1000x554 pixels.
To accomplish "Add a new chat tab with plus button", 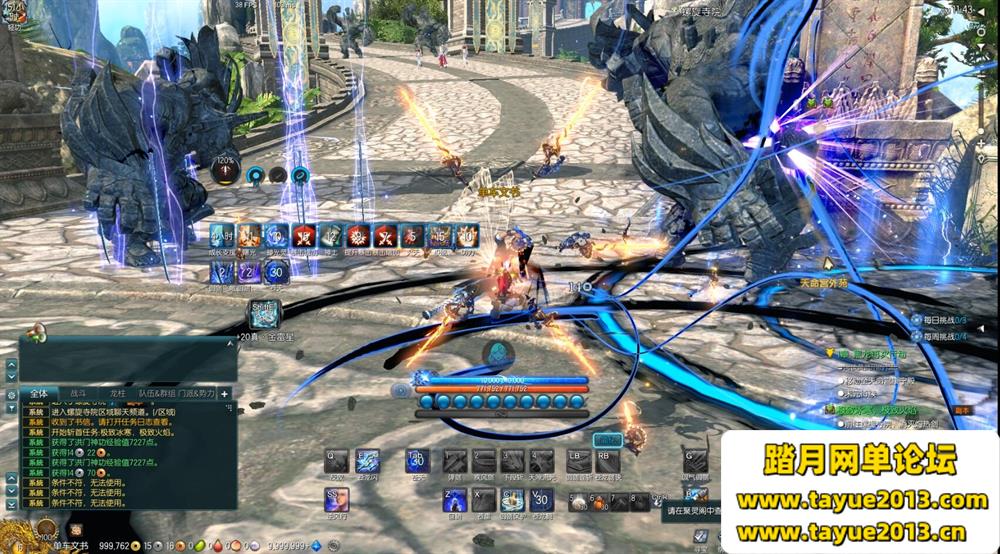I will coord(224,394).
